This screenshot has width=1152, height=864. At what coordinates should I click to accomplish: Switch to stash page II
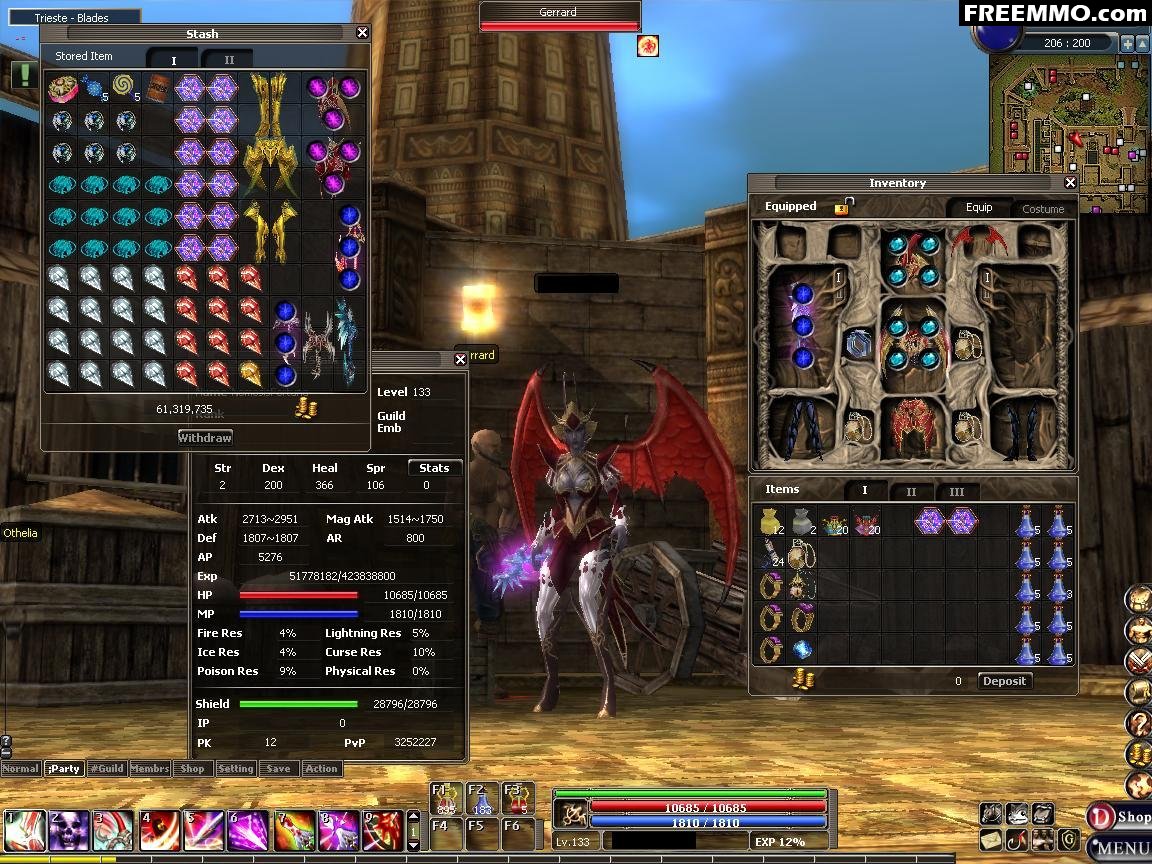pyautogui.click(x=228, y=60)
